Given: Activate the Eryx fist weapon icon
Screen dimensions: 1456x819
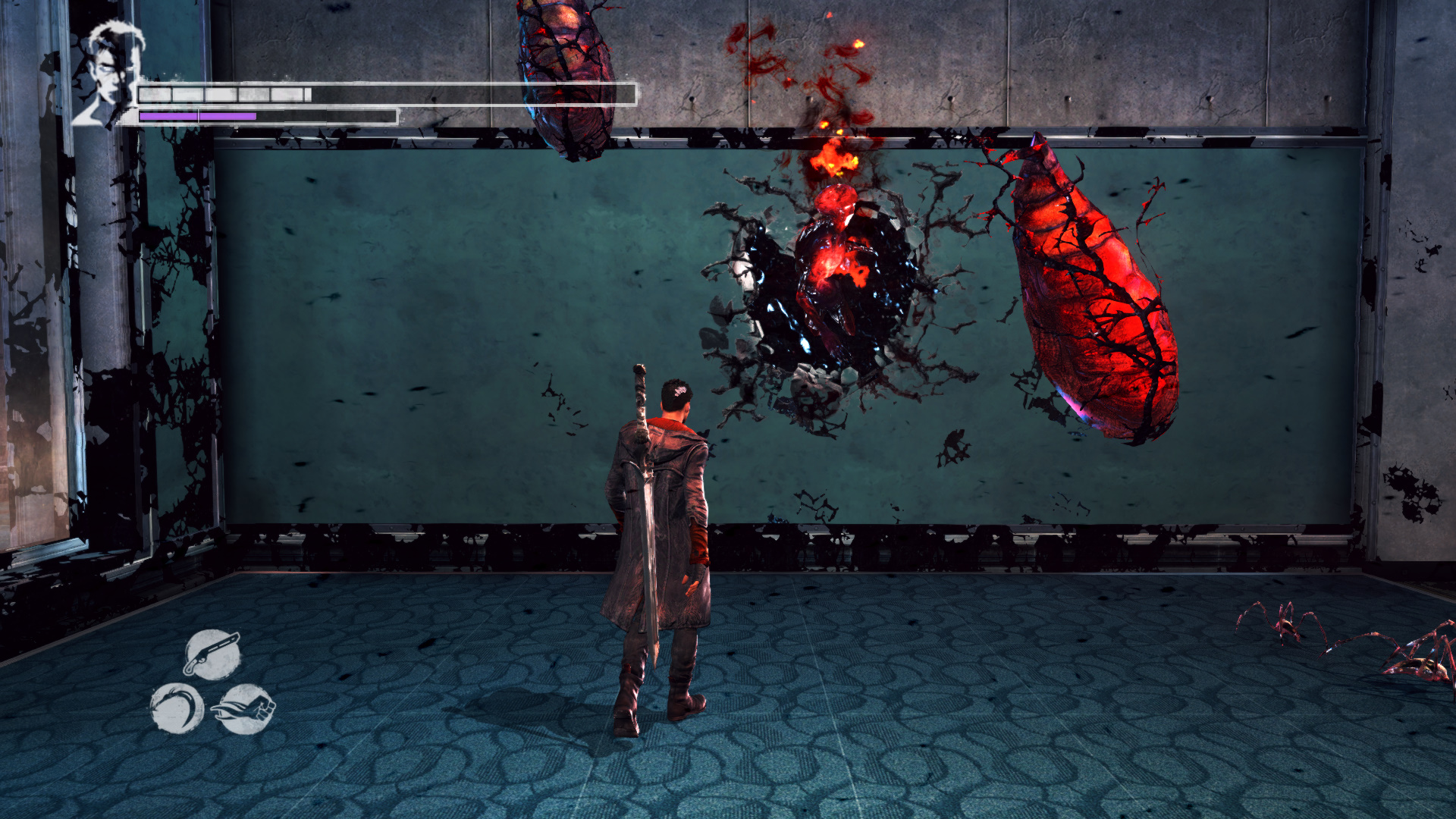Looking at the screenshot, I should (246, 709).
